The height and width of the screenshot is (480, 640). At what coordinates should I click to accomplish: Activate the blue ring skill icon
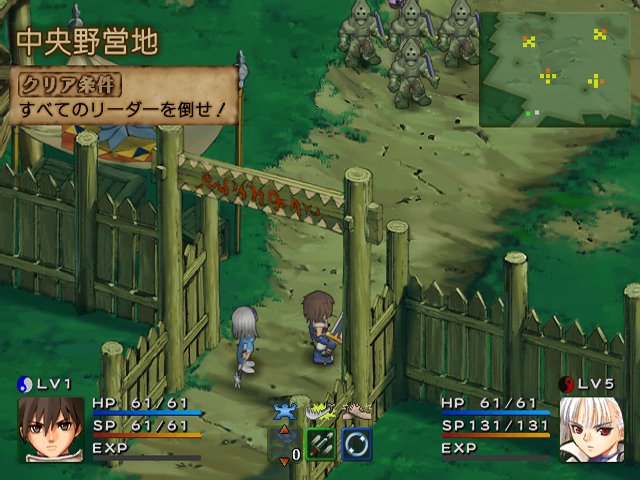tap(357, 444)
